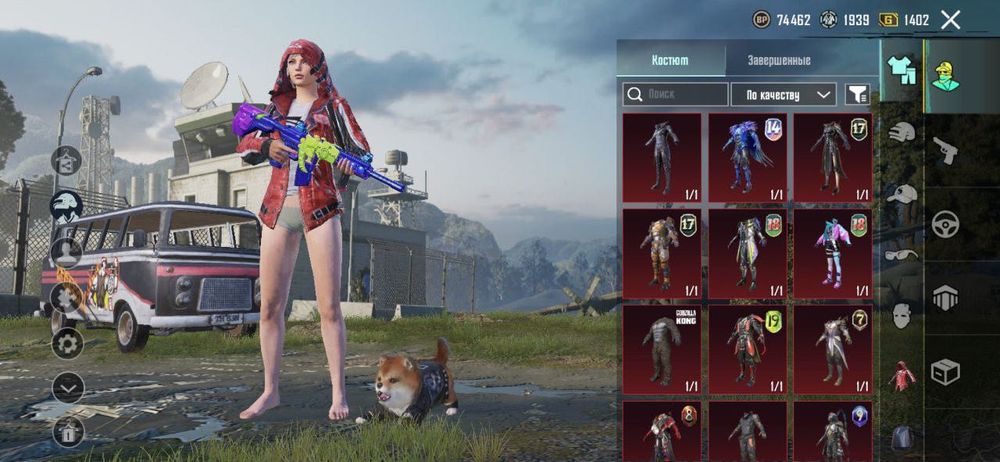This screenshot has height=462, width=1000.
Task: Switch to the weapon skins pistol category
Action: coord(945,150)
